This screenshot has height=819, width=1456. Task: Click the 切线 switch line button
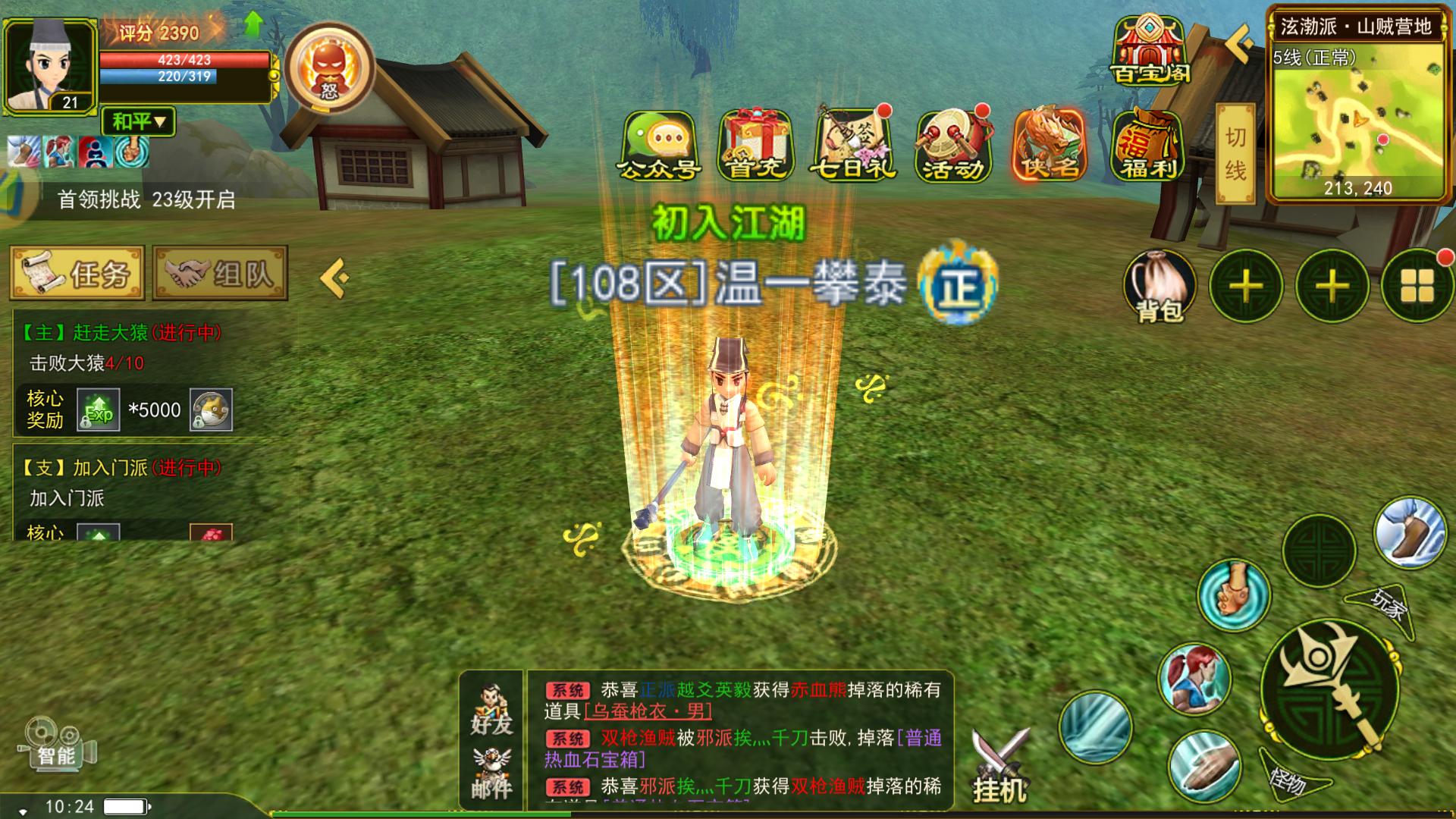coord(1235,154)
